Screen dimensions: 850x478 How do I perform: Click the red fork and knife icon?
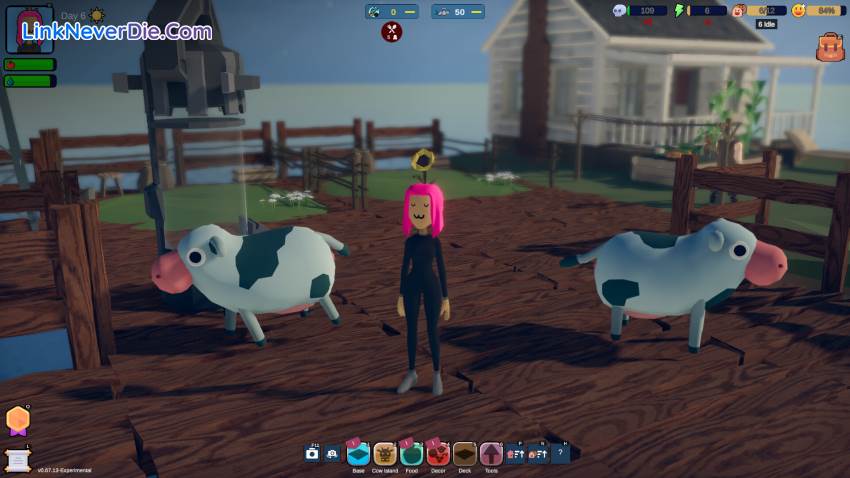click(392, 31)
